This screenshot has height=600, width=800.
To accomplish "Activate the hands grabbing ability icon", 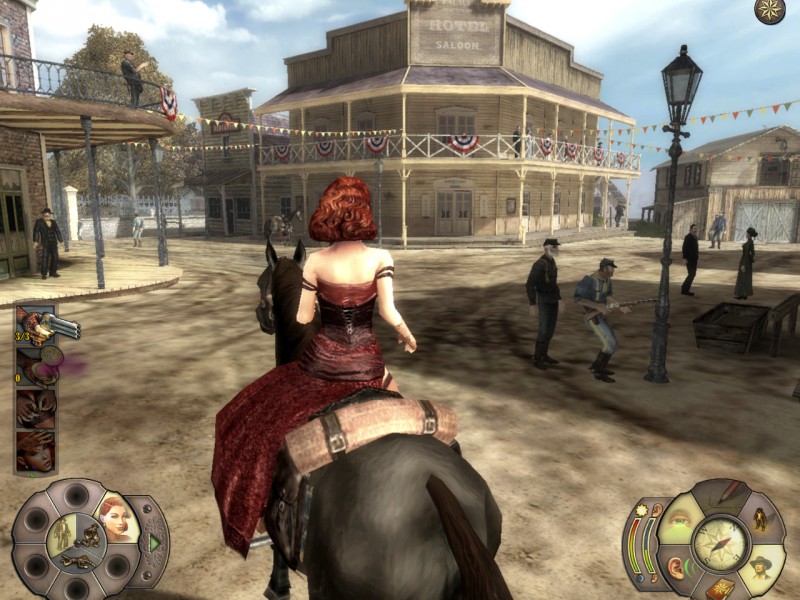I will tap(36, 409).
